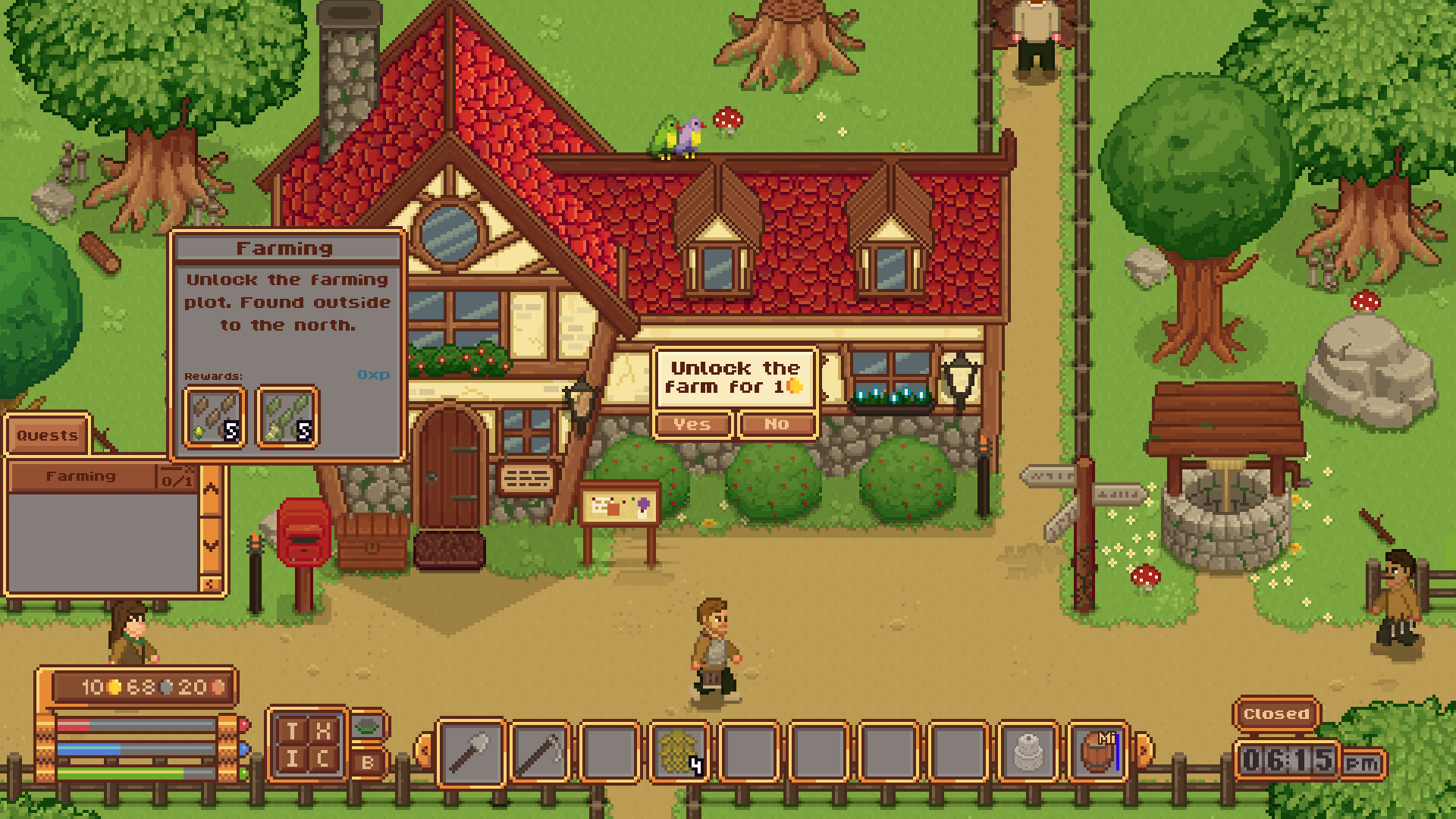Select the shovel in the hotbar
Screen dimensions: 1456x819
click(471, 752)
